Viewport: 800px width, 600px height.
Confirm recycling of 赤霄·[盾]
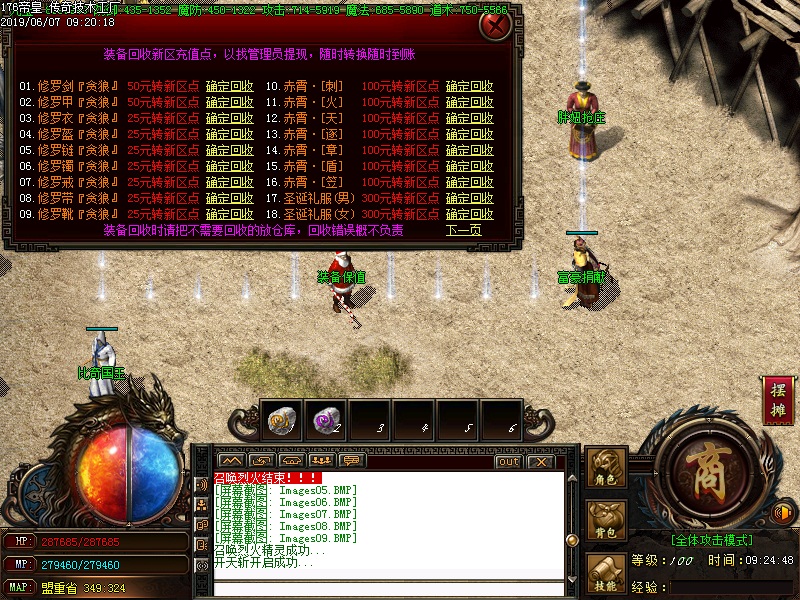click(470, 166)
